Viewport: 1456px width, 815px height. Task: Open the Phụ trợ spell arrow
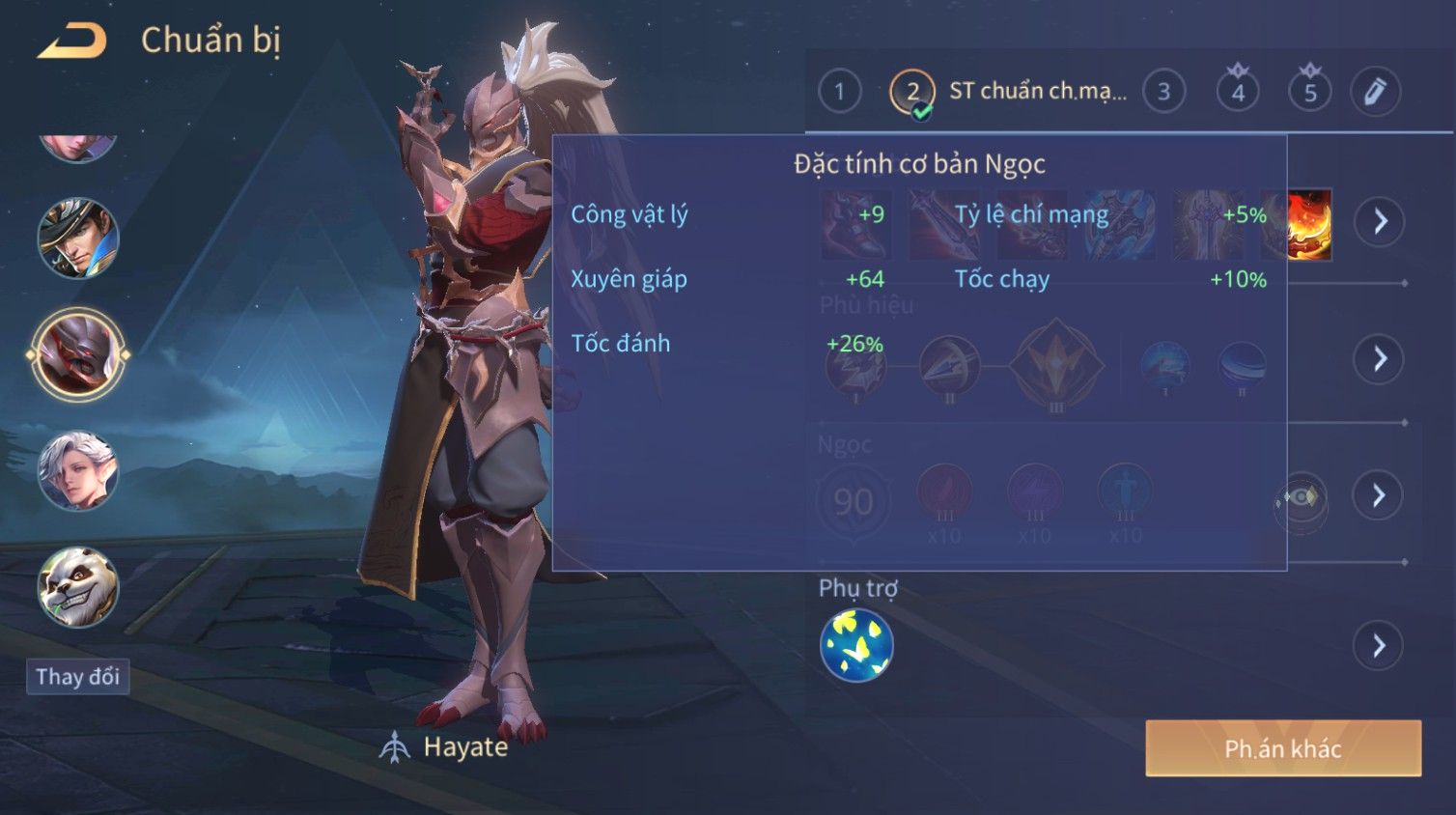[1379, 645]
